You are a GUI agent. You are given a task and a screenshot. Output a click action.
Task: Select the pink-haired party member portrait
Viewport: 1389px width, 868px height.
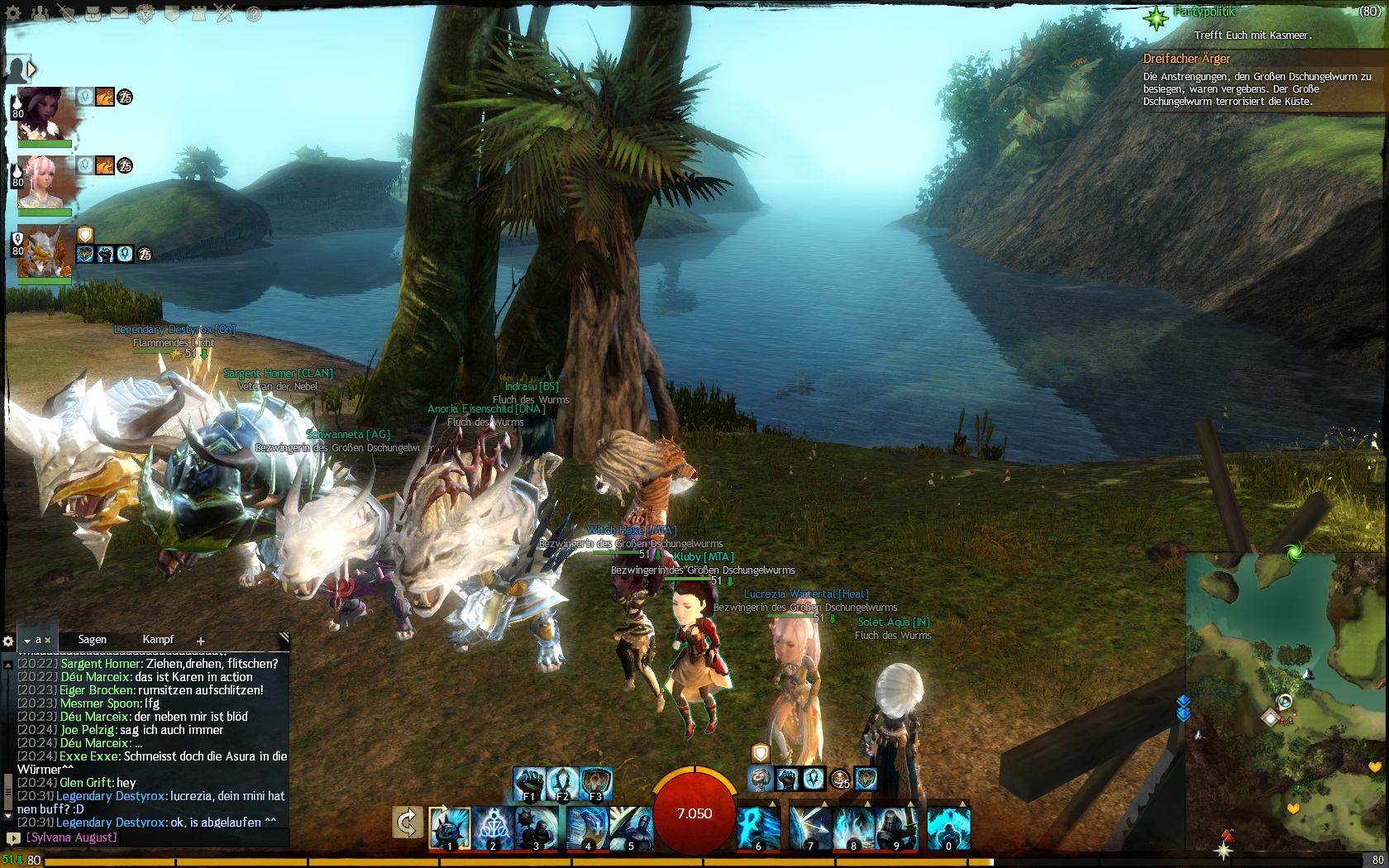point(41,182)
